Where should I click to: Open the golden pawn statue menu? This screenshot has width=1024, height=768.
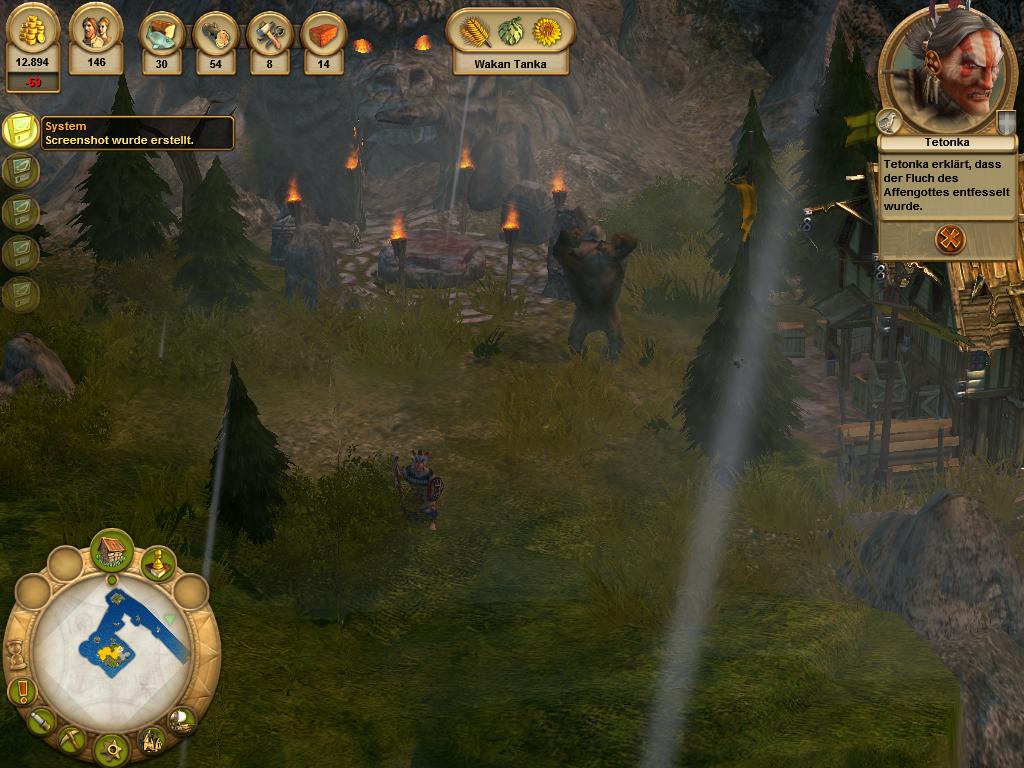[x=157, y=563]
